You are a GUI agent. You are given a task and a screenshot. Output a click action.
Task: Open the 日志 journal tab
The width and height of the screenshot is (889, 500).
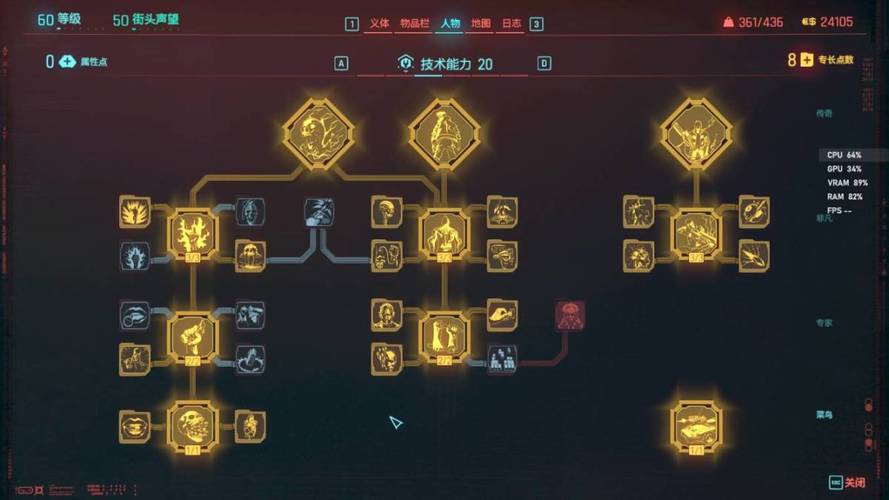tap(510, 23)
